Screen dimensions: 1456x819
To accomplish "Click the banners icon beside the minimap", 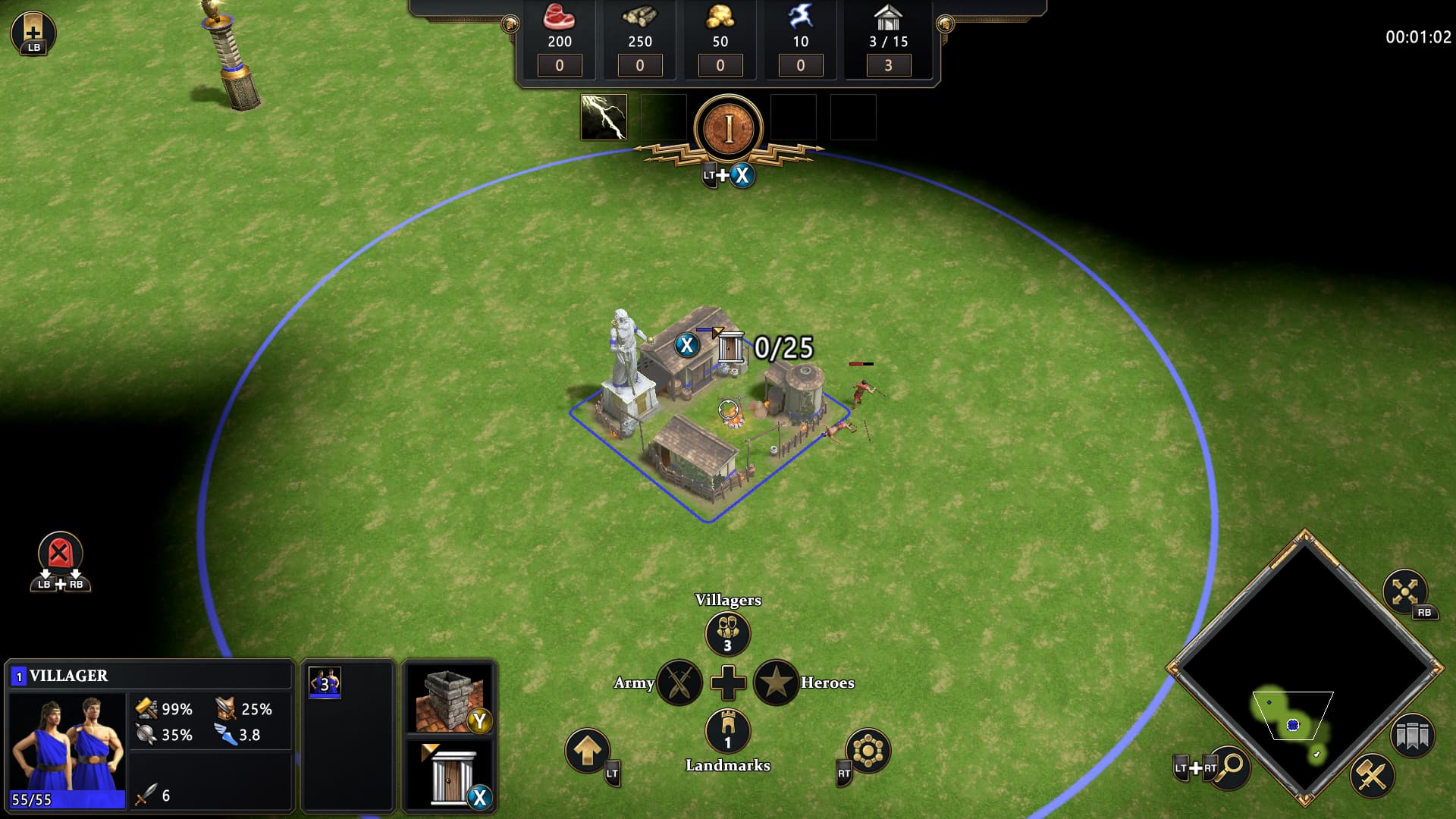I will pos(1412,736).
